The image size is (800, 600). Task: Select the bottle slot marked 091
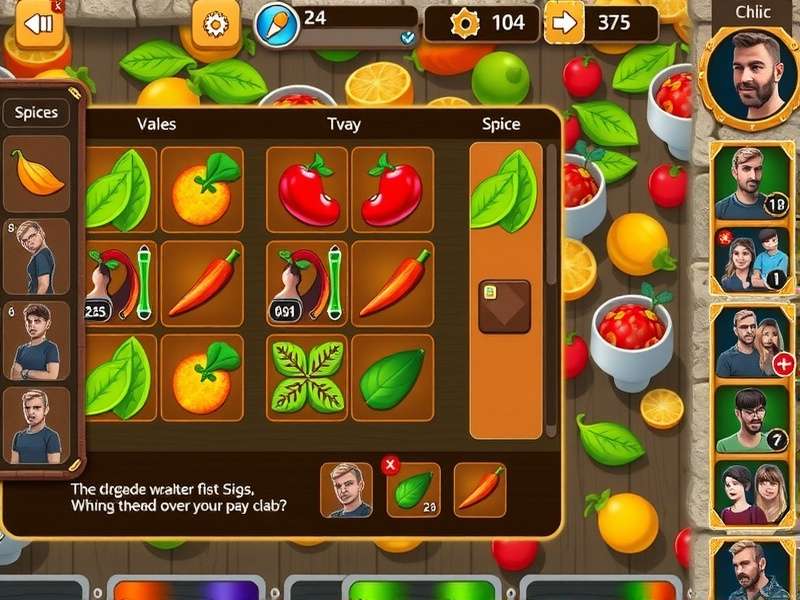[x=306, y=282]
